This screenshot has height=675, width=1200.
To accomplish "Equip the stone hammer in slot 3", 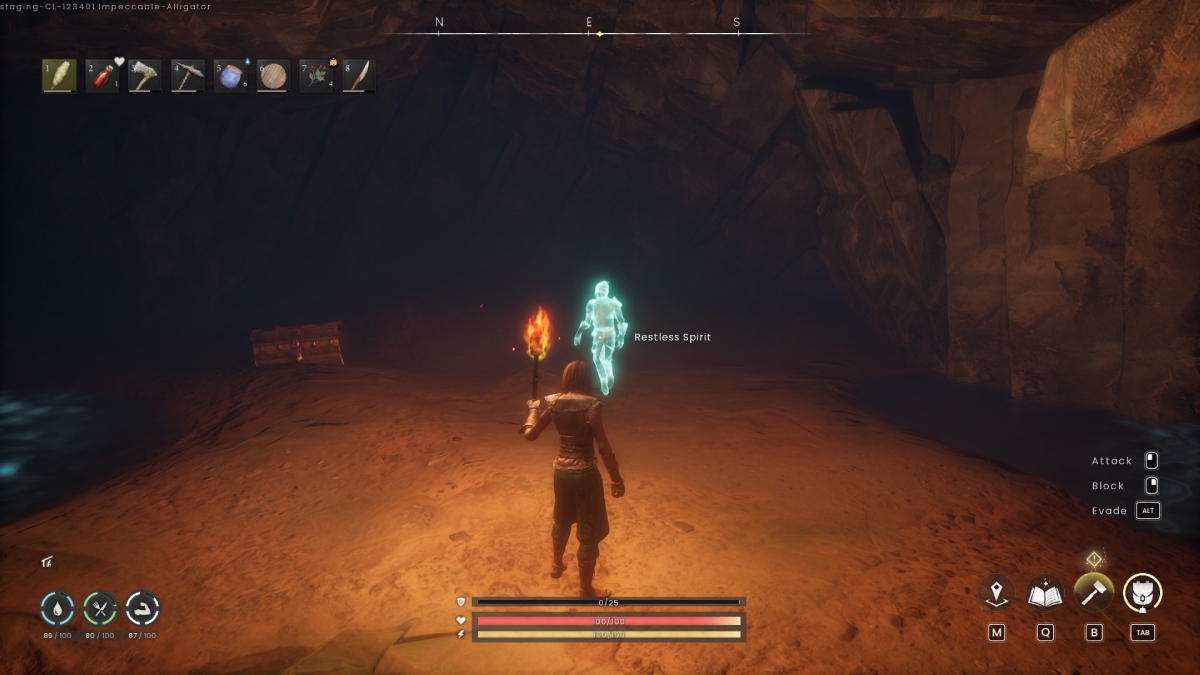I will click(145, 76).
